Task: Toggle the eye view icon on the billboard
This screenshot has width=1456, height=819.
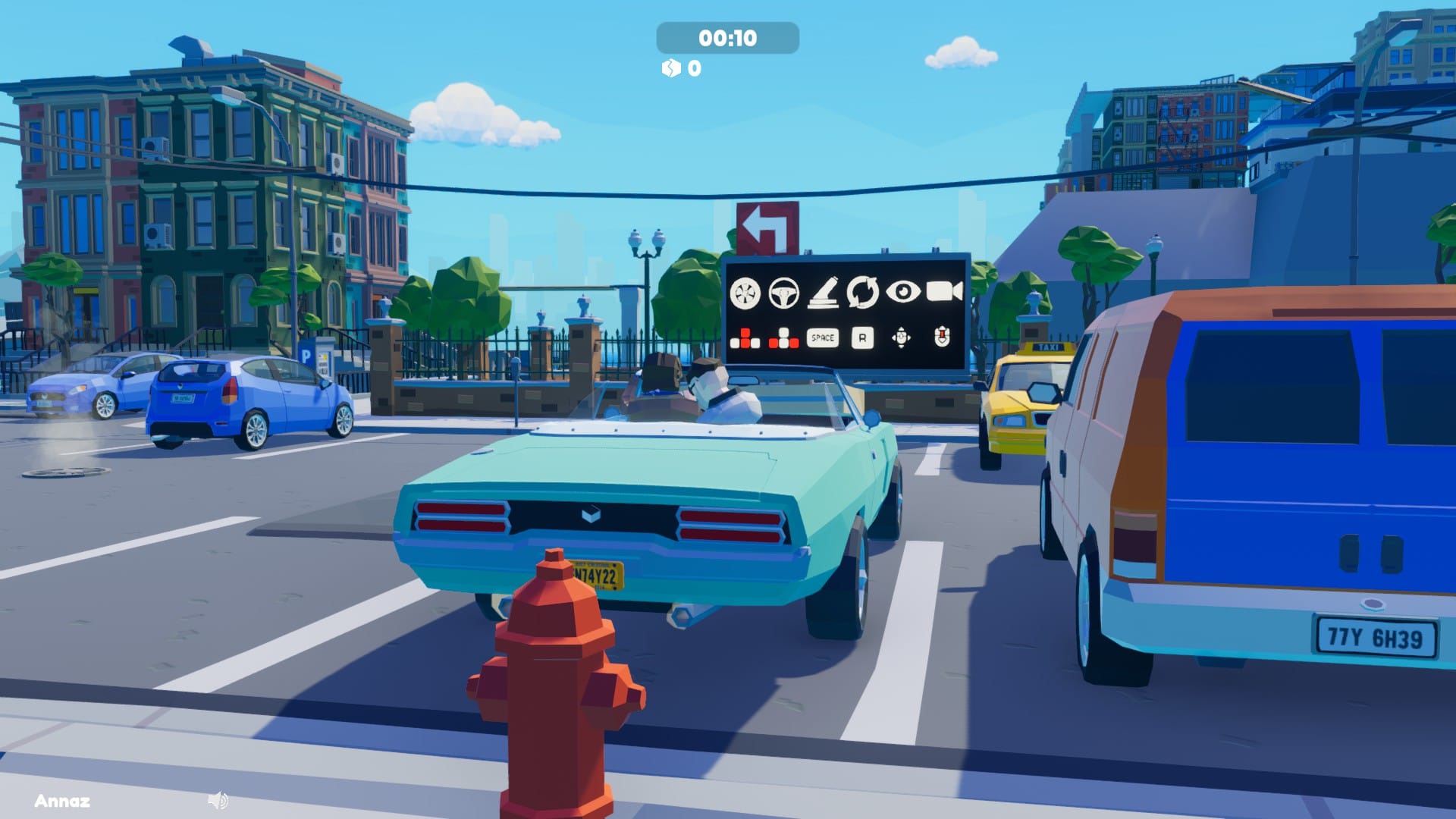Action: tap(903, 291)
